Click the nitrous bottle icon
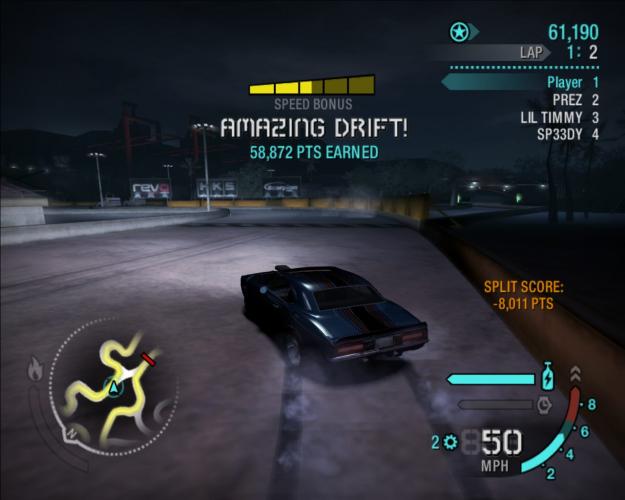625x500 pixels. pos(547,378)
